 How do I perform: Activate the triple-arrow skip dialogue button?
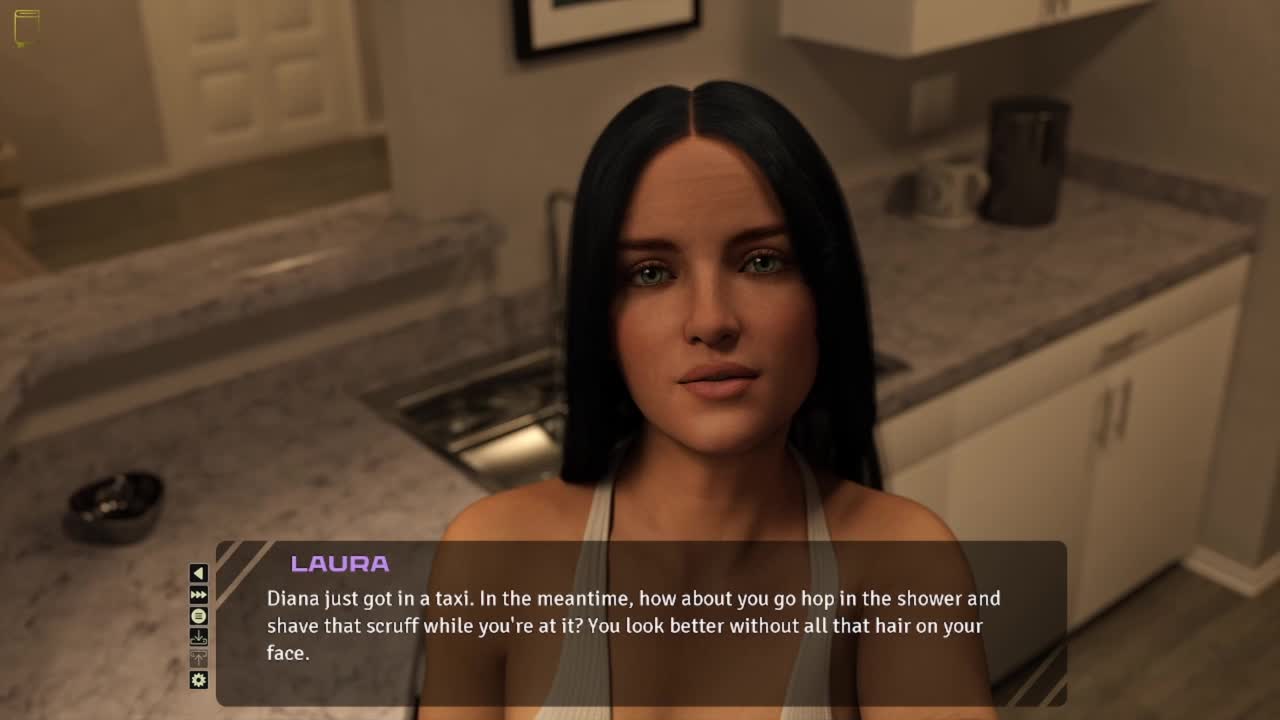pos(199,595)
